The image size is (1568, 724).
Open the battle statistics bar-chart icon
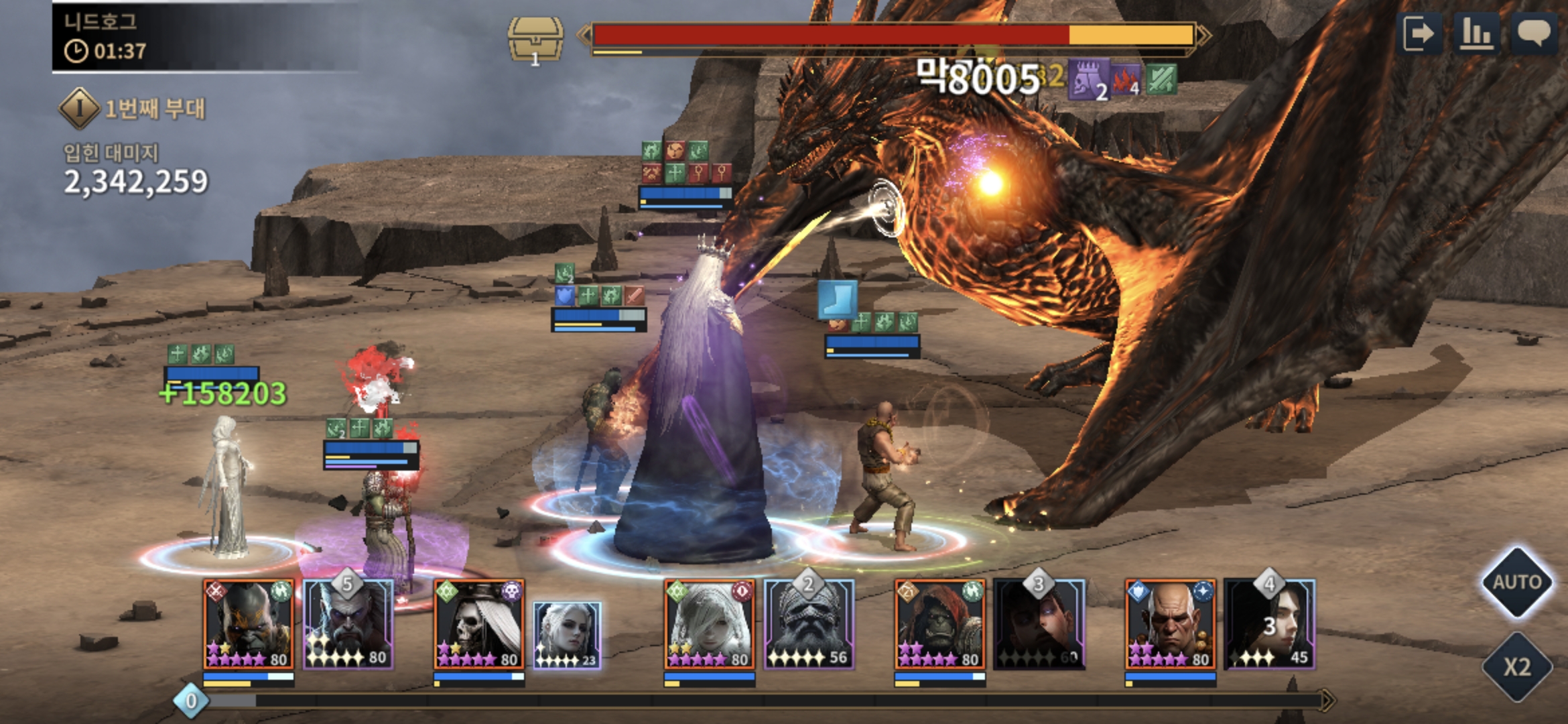[1476, 34]
